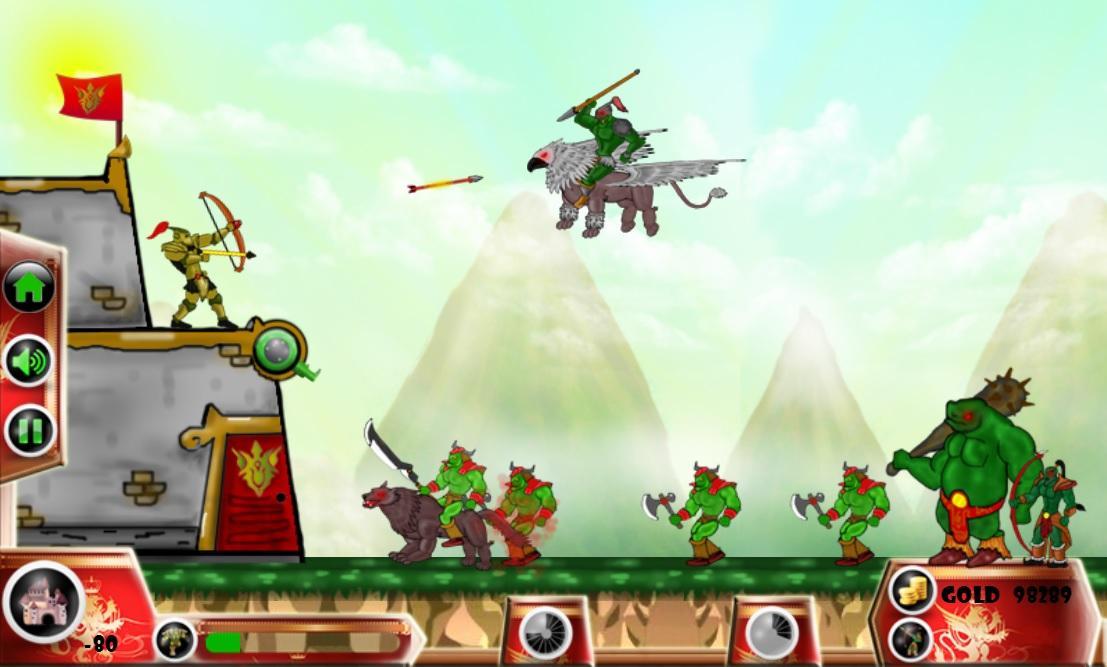Select the castle icon button
1107x667 pixels.
click(43, 602)
